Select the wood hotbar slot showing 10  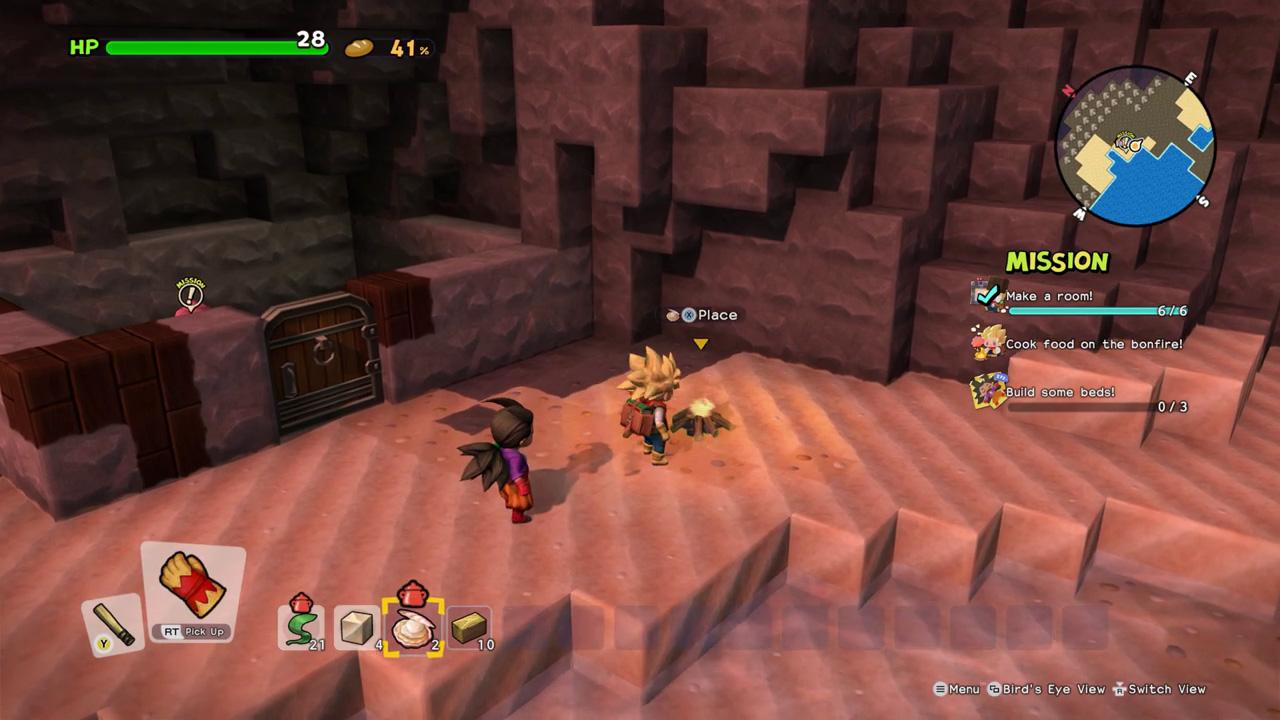point(471,625)
